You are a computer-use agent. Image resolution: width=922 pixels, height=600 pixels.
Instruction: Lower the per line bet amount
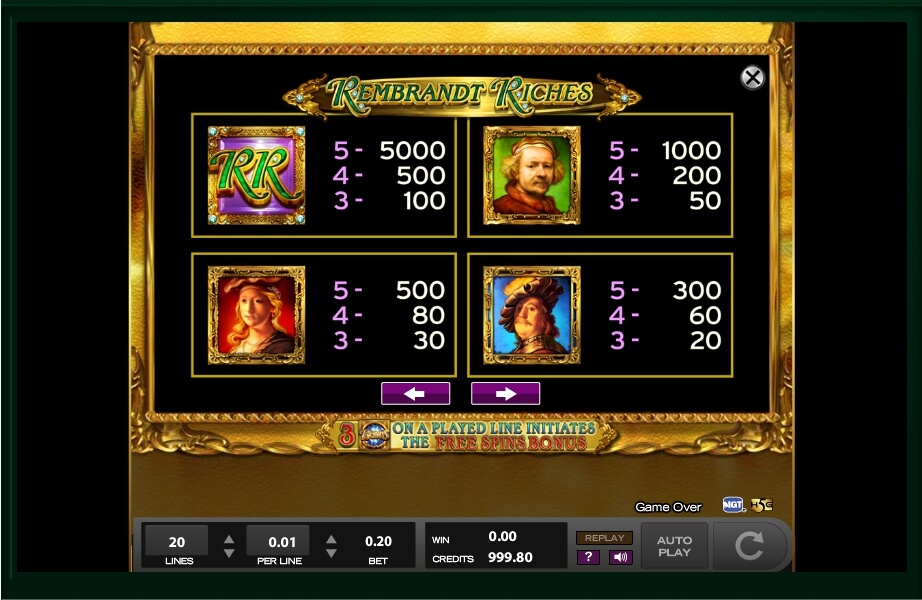tap(331, 553)
